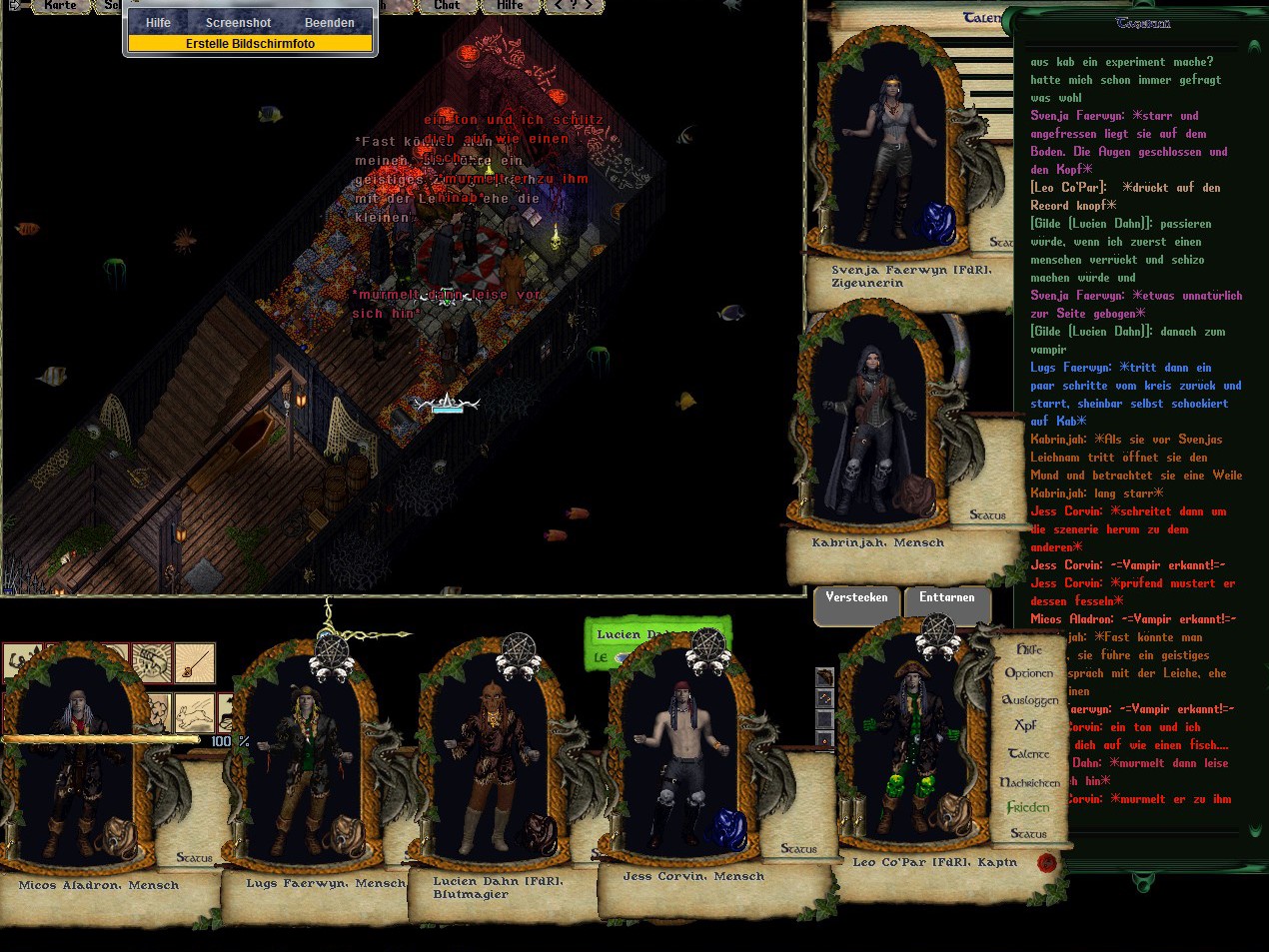1269x952 pixels.
Task: Click the Verstecken button
Action: 856,598
